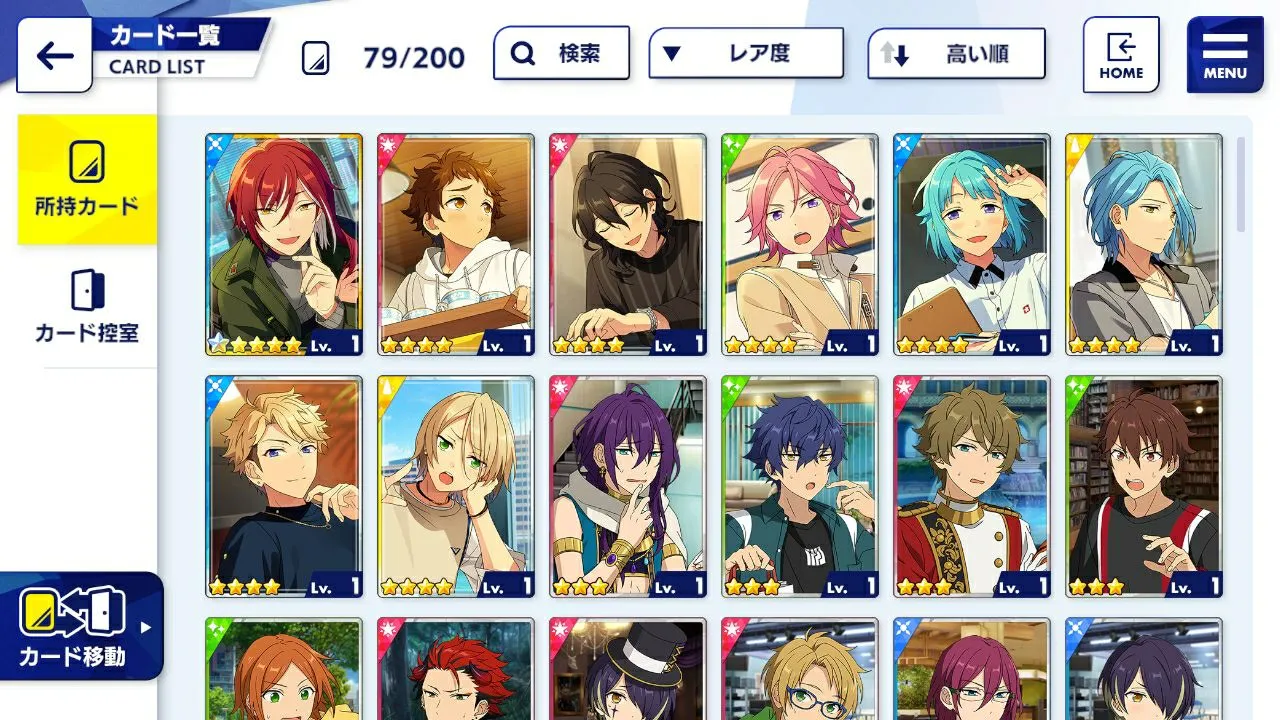This screenshot has height=720, width=1280.
Task: Choose the brown-haired card in white hoodie
Action: point(456,244)
